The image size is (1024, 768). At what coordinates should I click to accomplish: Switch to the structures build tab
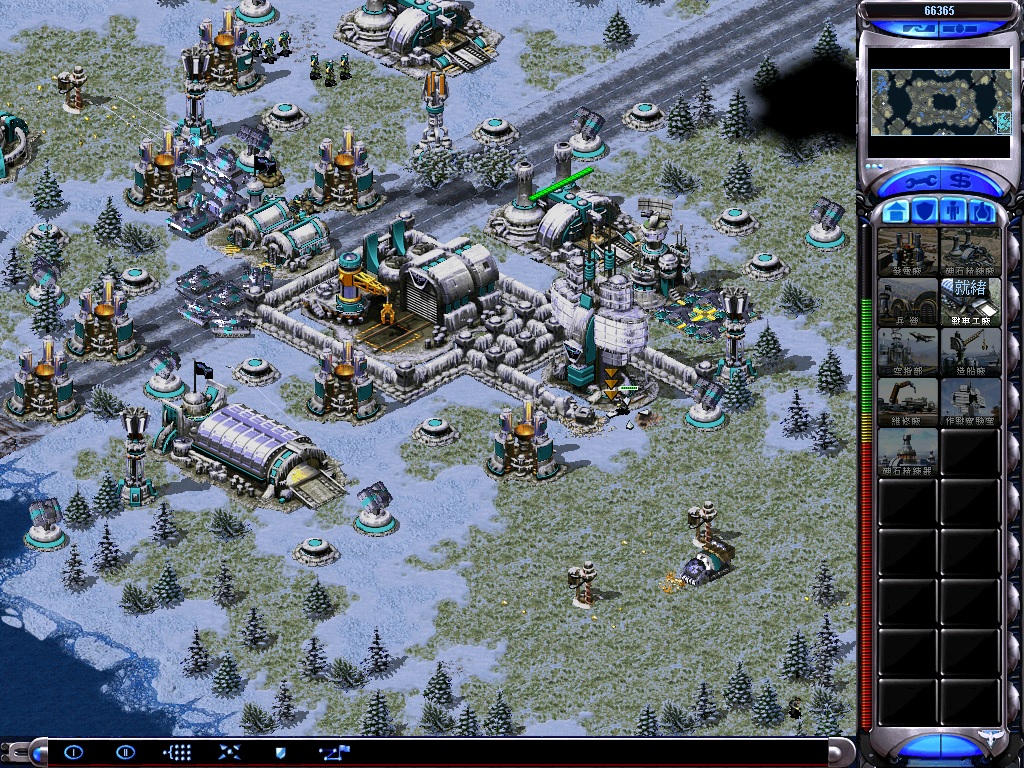pos(896,212)
